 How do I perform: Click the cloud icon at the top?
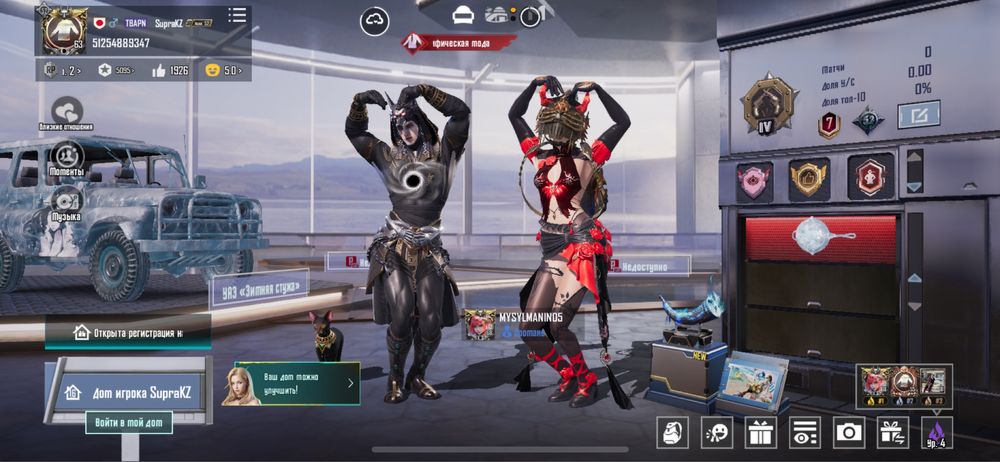pos(376,20)
